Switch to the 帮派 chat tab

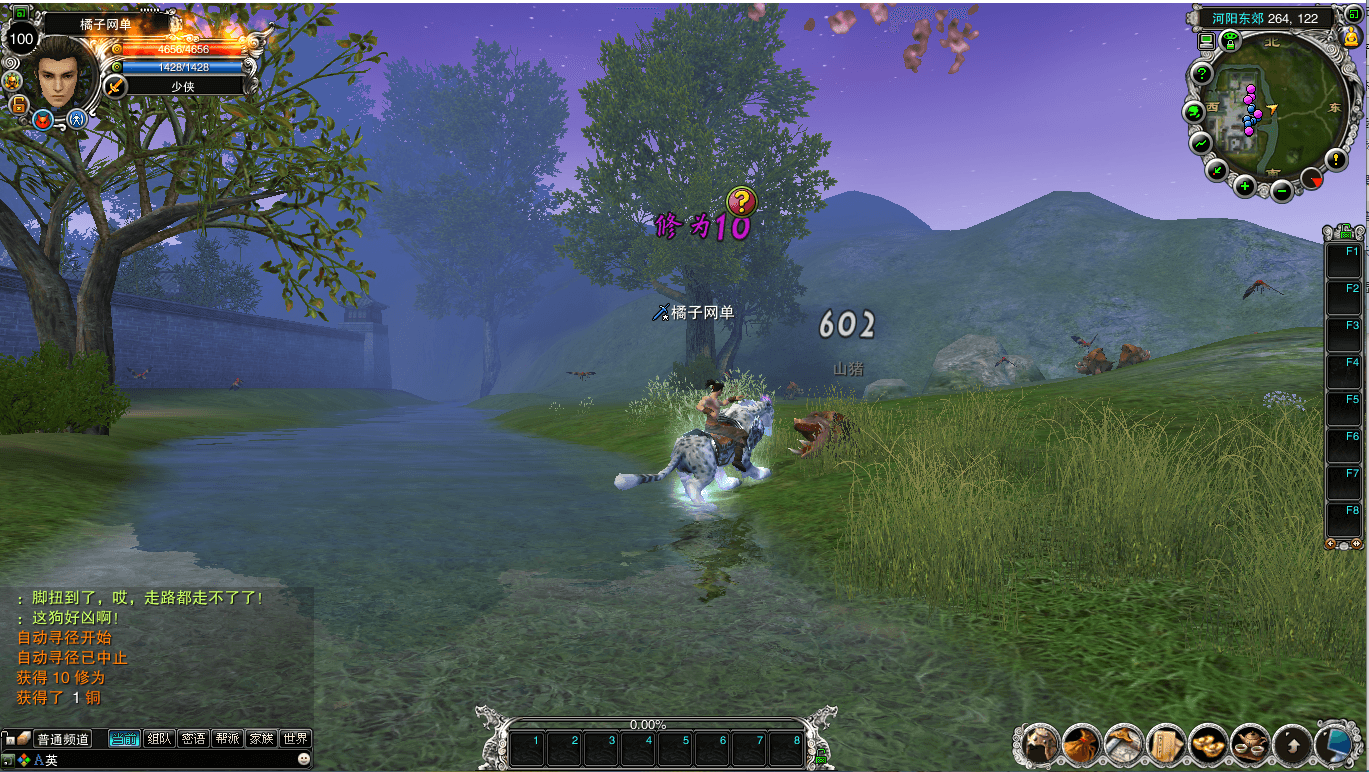[x=227, y=739]
